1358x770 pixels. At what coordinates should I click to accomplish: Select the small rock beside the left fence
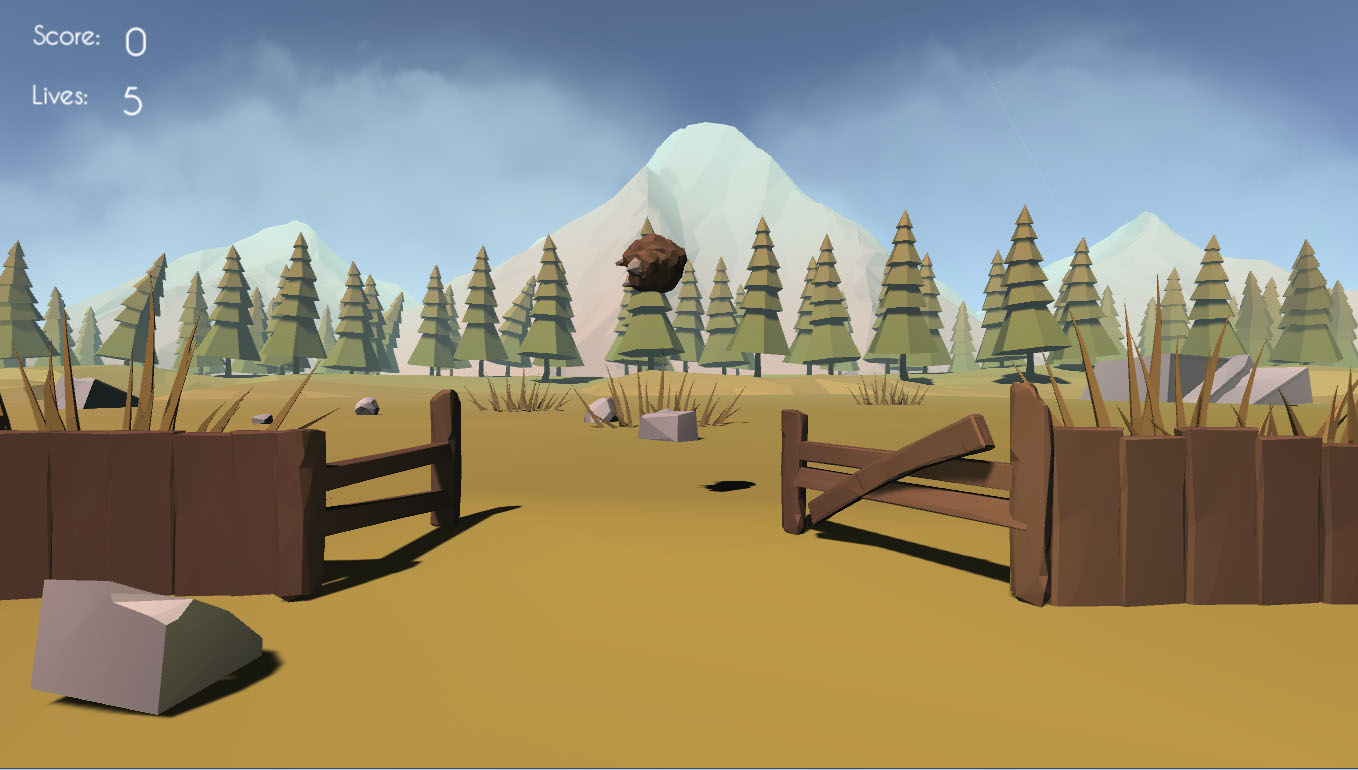pyautogui.click(x=368, y=408)
